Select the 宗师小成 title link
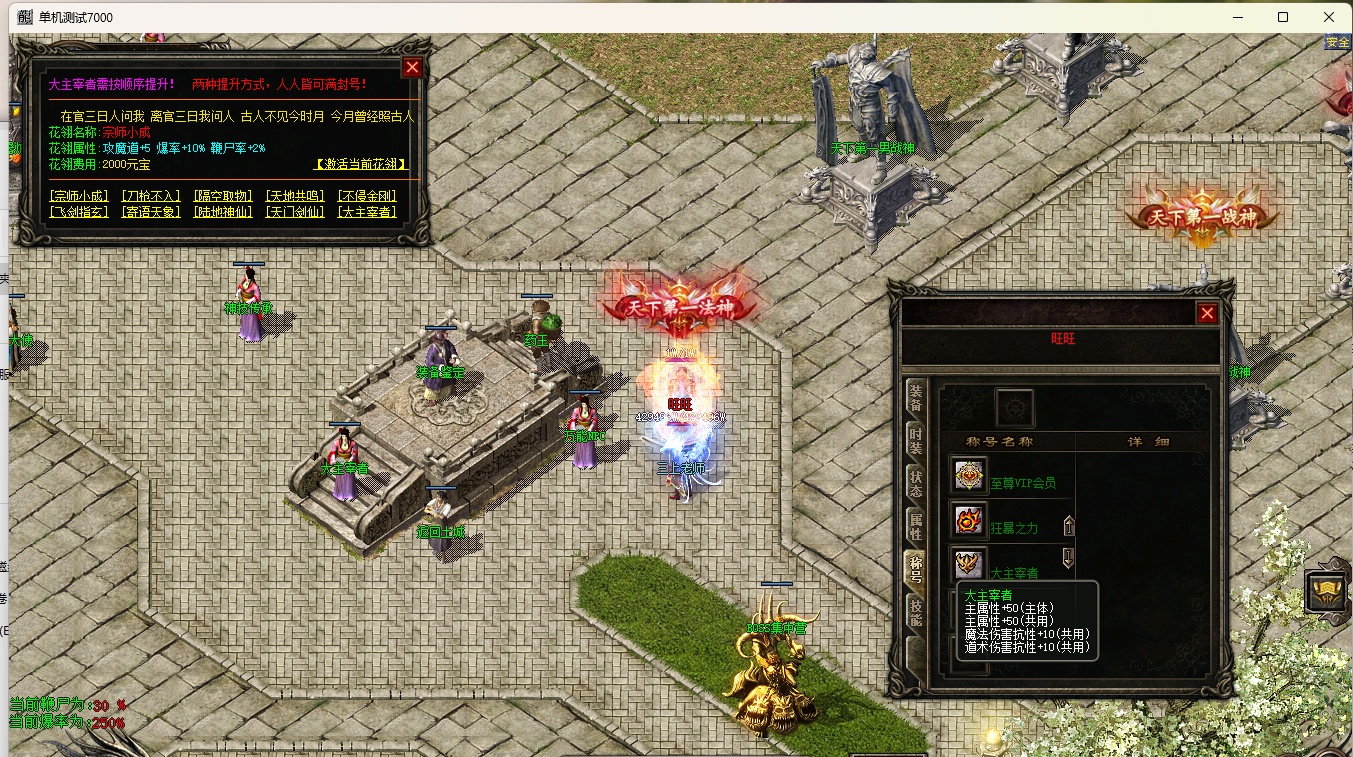This screenshot has width=1353, height=757. [x=79, y=196]
